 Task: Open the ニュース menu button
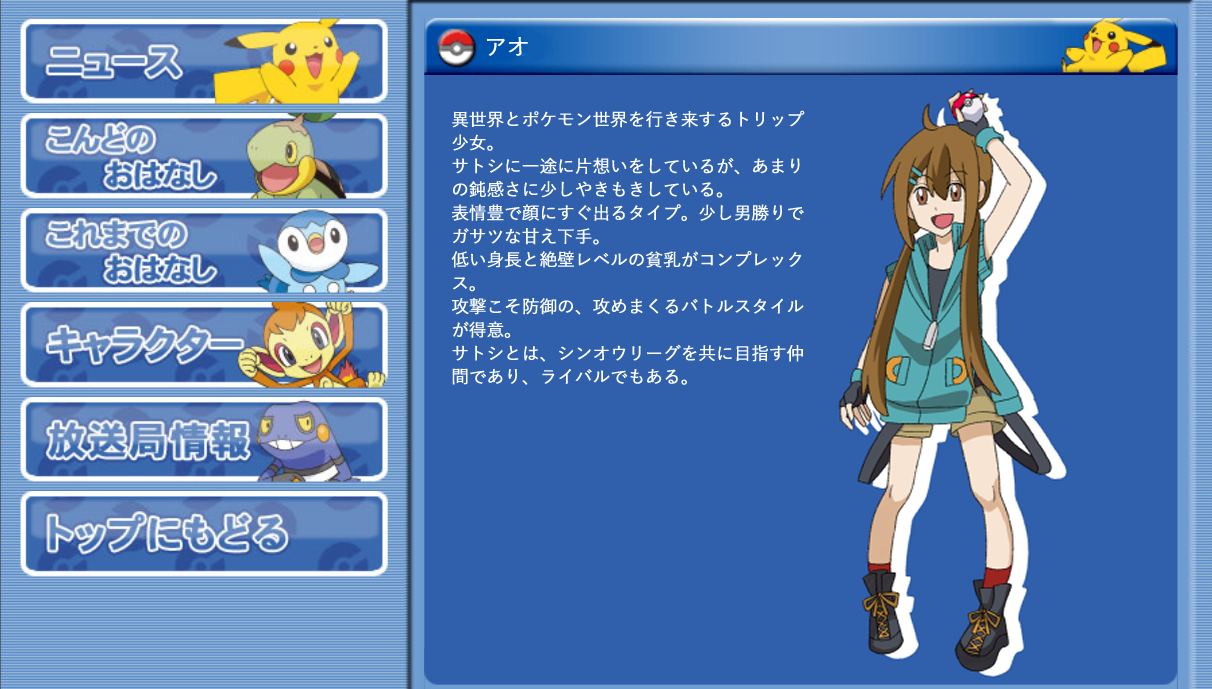(x=203, y=61)
